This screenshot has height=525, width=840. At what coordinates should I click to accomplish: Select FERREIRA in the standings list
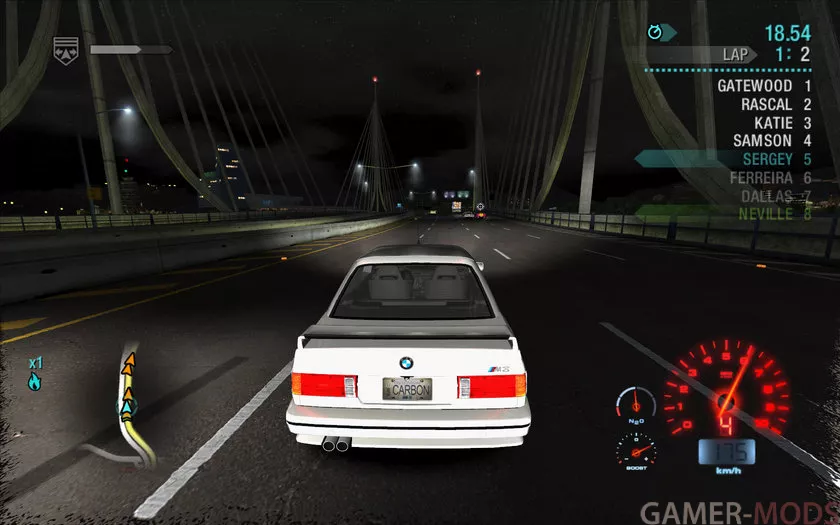pos(761,177)
